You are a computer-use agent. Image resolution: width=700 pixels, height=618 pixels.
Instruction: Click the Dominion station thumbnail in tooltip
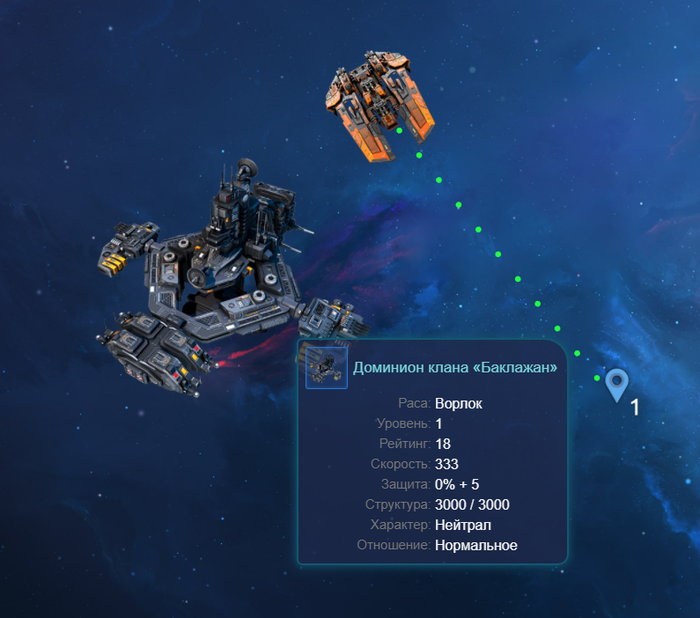pos(326,367)
